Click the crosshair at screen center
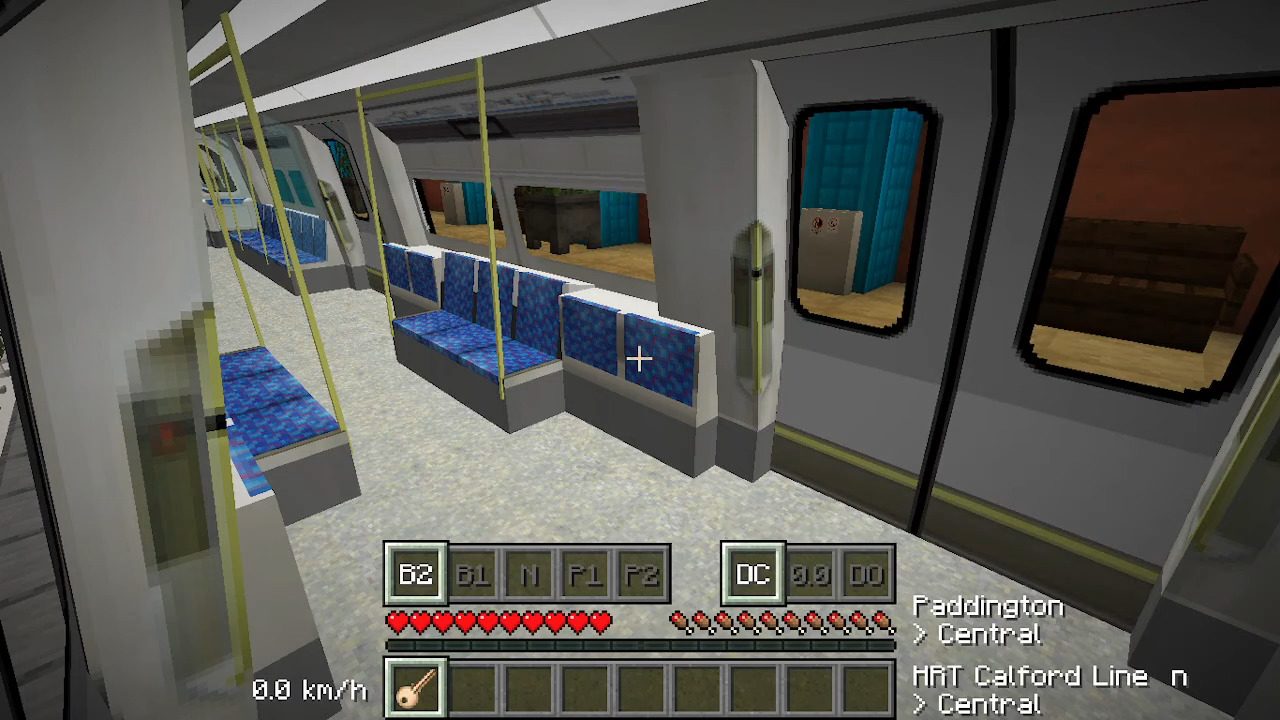The height and width of the screenshot is (720, 1280). pos(640,358)
